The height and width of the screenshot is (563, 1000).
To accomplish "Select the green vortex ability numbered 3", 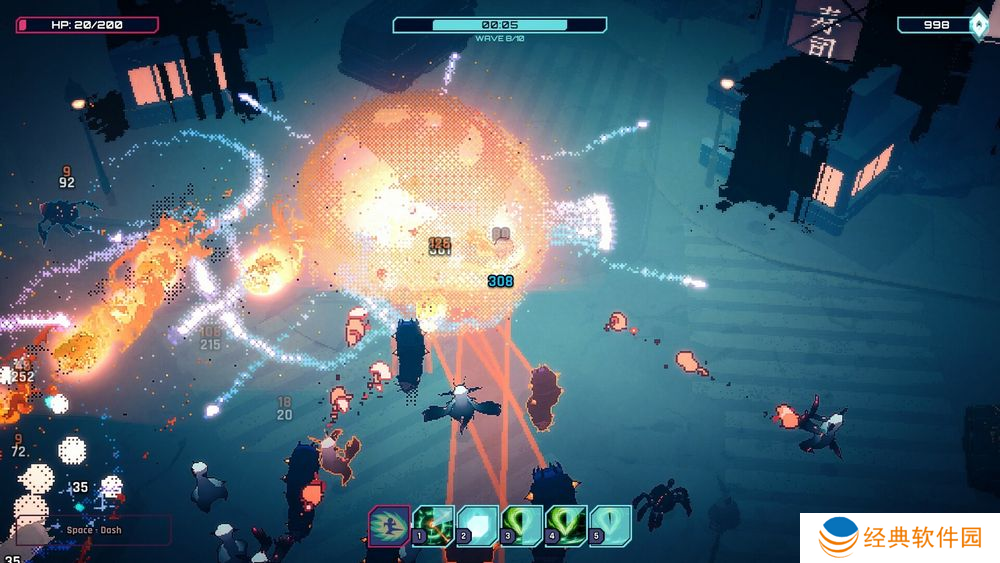I will [x=522, y=525].
